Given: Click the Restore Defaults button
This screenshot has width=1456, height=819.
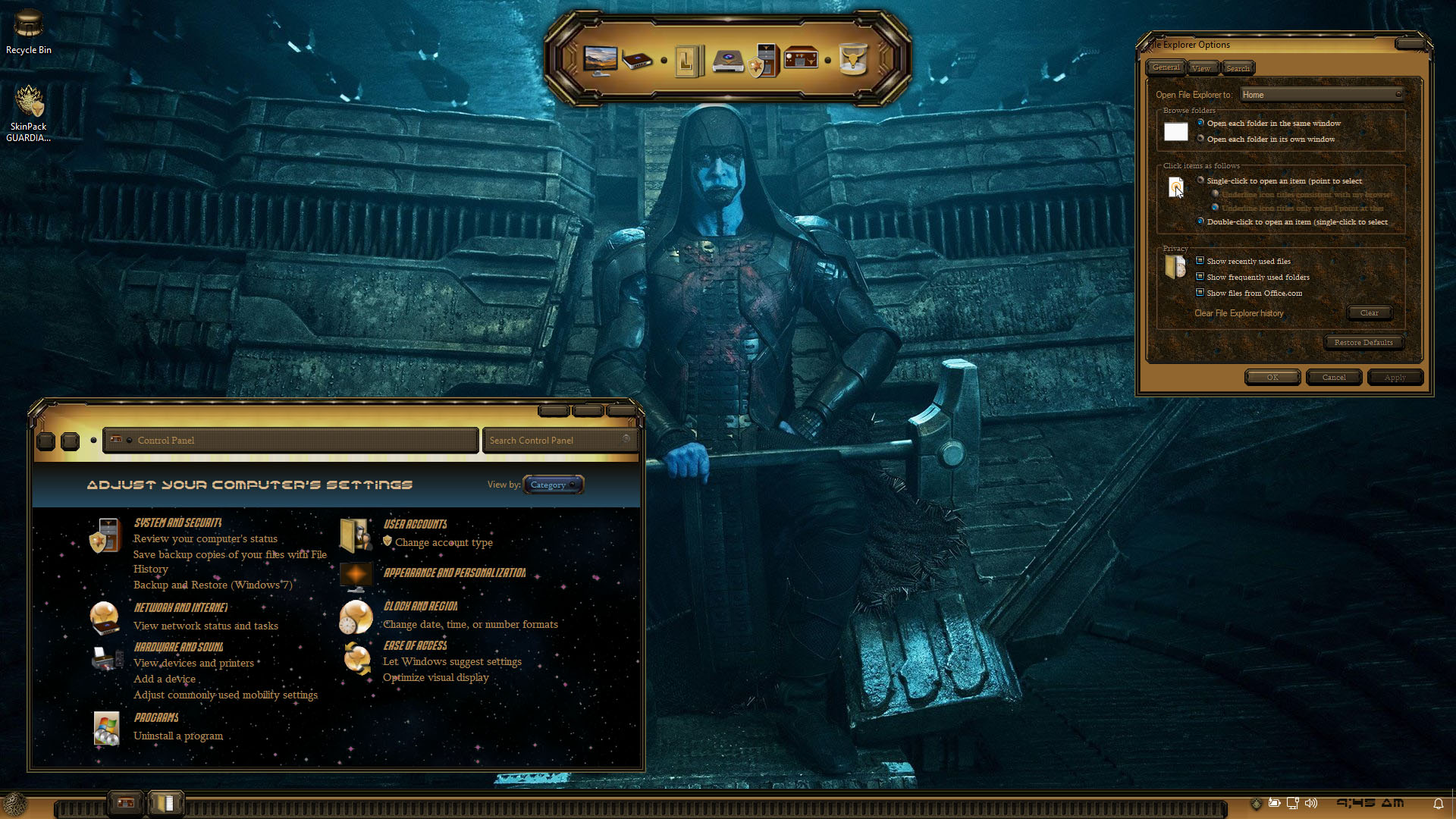Looking at the screenshot, I should (1363, 342).
